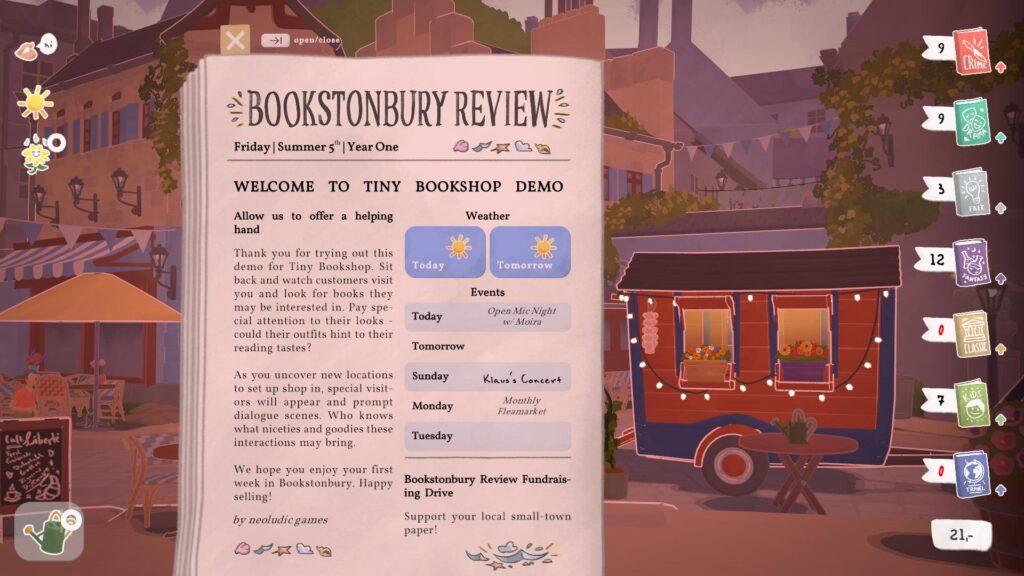Open the Bookstonbury Review Fundraising Drive article
The height and width of the screenshot is (576, 1024).
coord(487,486)
